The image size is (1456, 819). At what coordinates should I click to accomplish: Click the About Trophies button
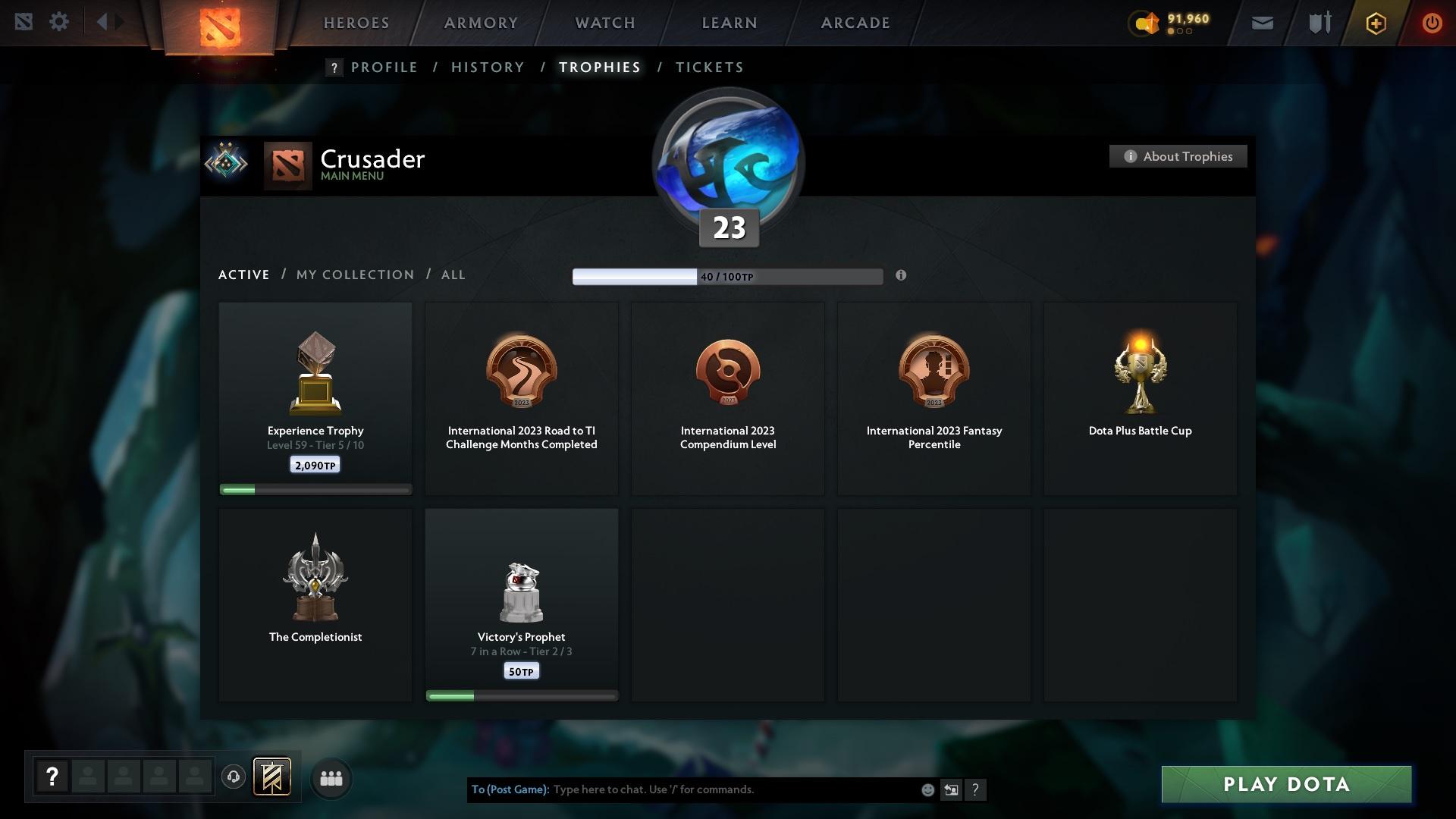pos(1178,156)
